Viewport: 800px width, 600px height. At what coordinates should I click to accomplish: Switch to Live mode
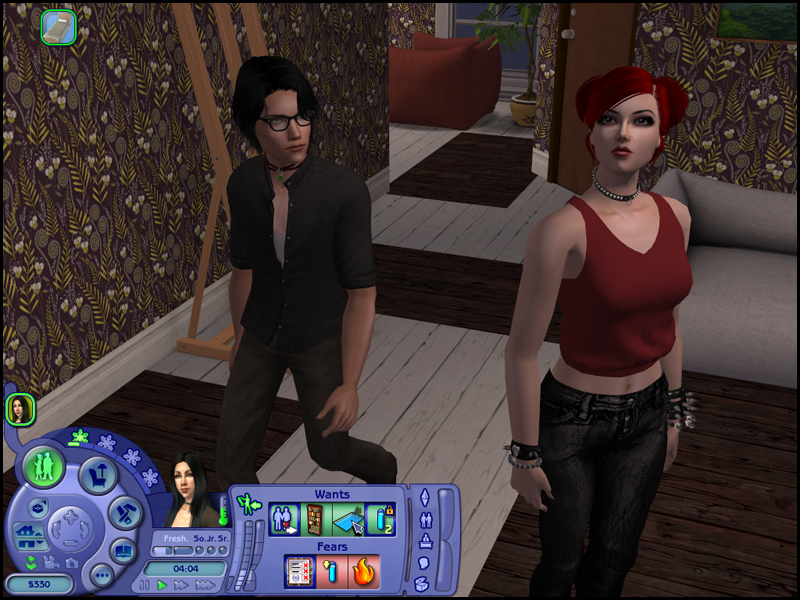[45, 467]
